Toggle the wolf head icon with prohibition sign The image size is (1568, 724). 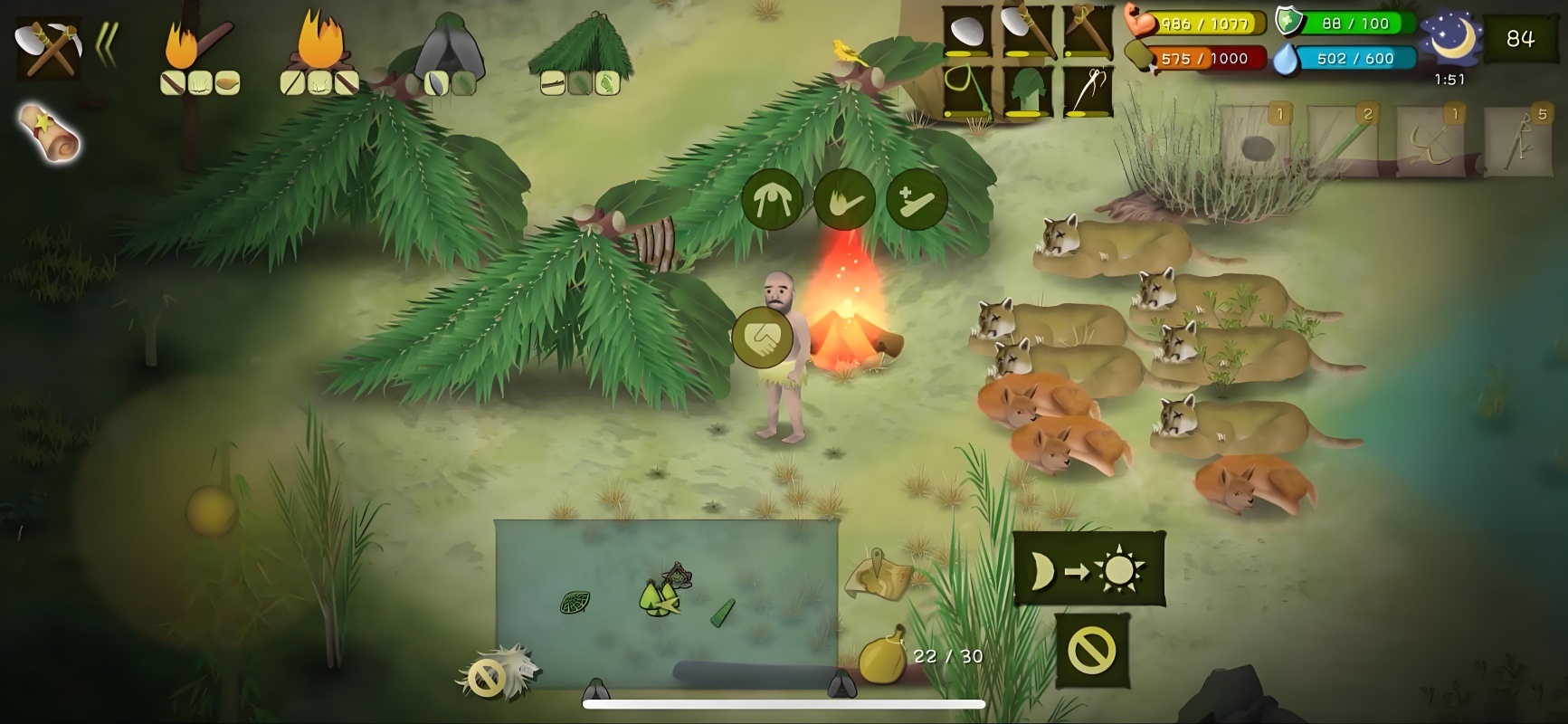(497, 673)
